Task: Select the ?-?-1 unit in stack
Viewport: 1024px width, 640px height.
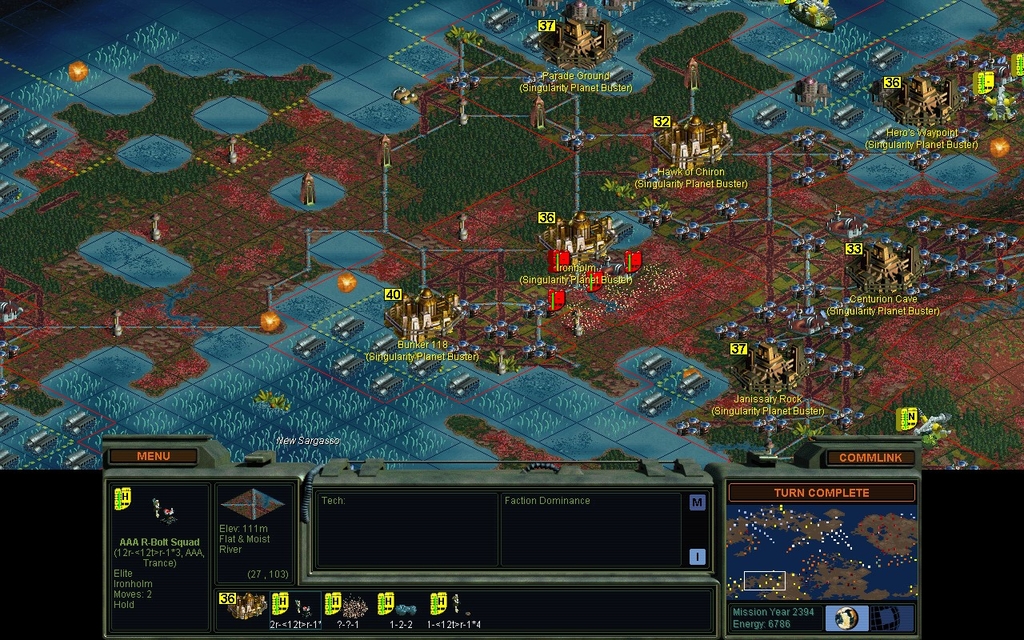Action: (348, 606)
